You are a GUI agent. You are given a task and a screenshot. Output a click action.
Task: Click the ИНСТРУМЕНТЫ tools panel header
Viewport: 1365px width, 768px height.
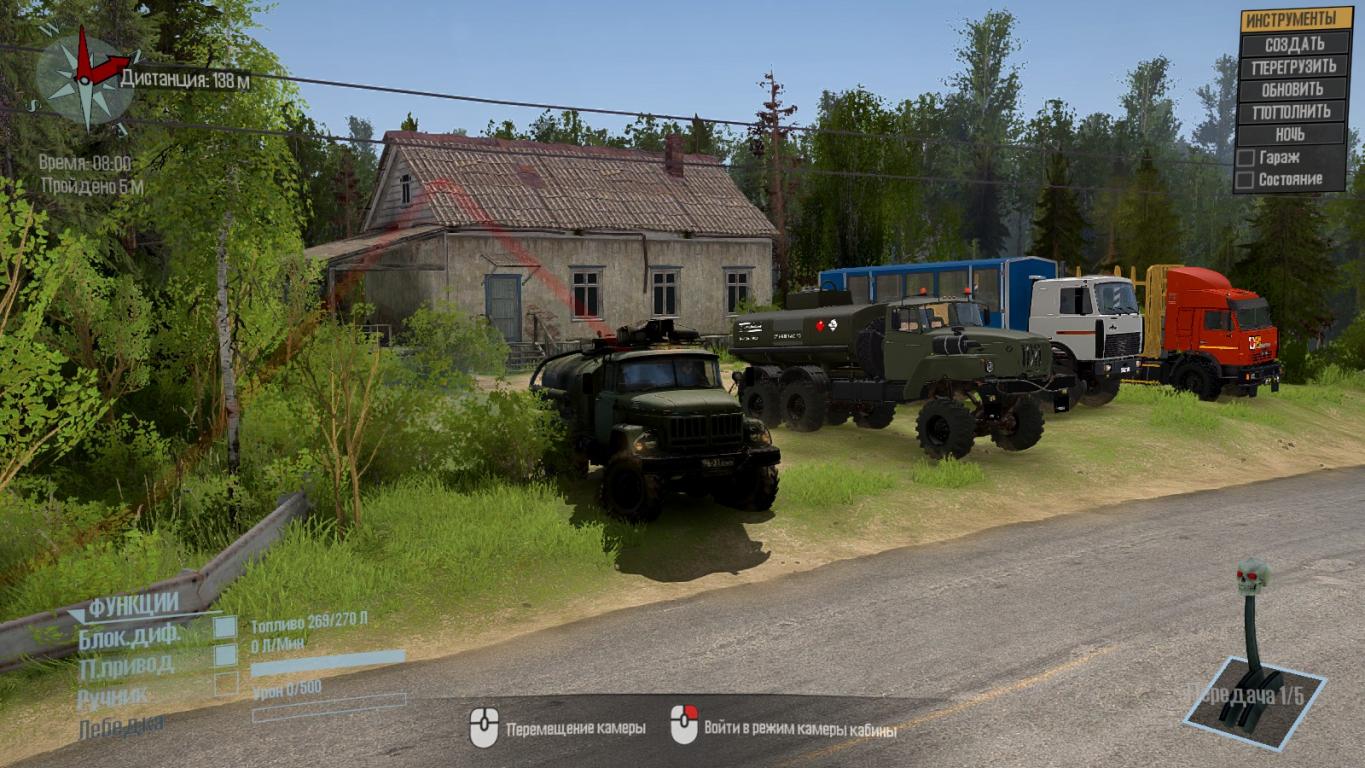[1294, 19]
